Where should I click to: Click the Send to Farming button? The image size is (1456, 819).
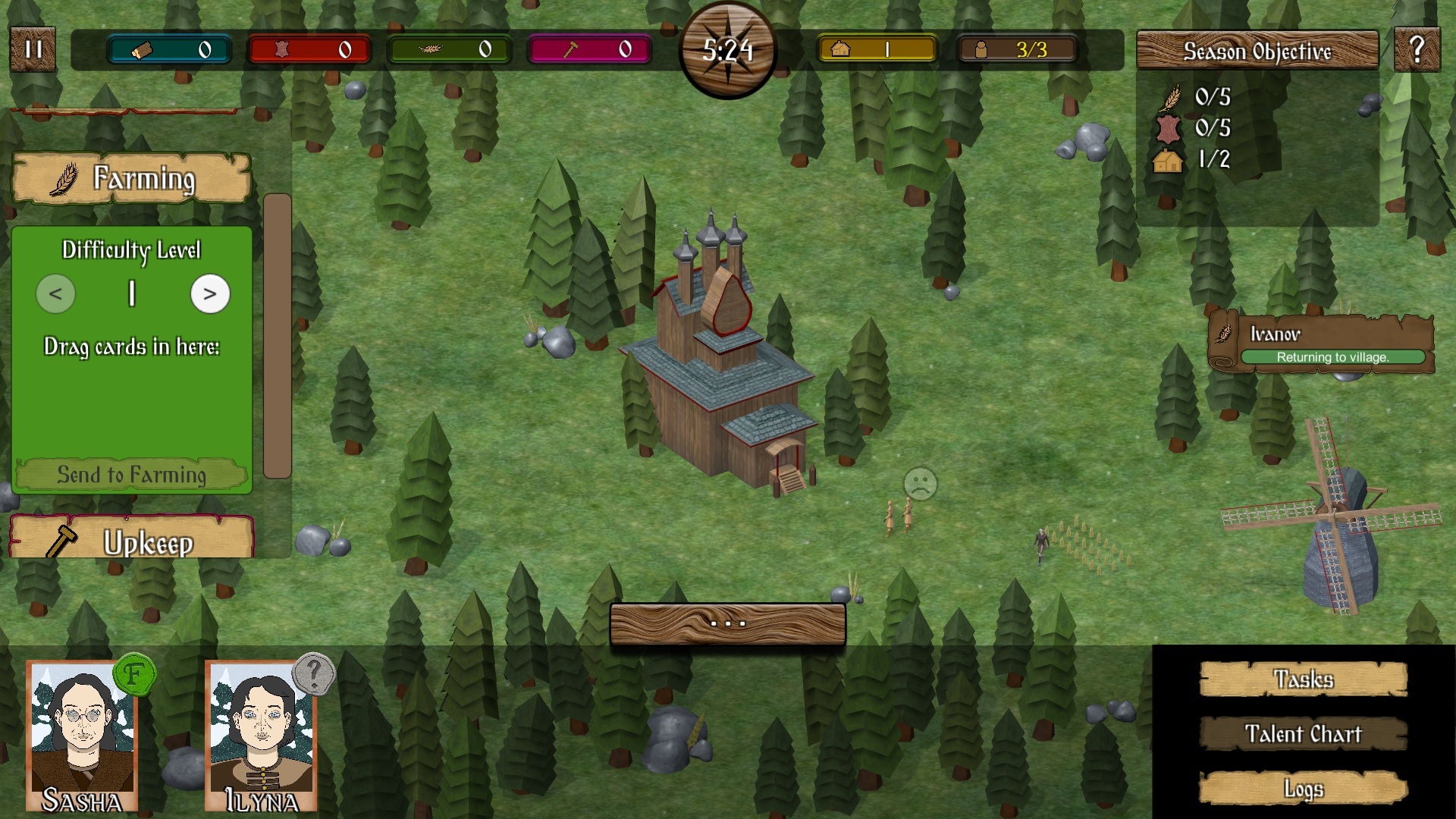tap(131, 475)
